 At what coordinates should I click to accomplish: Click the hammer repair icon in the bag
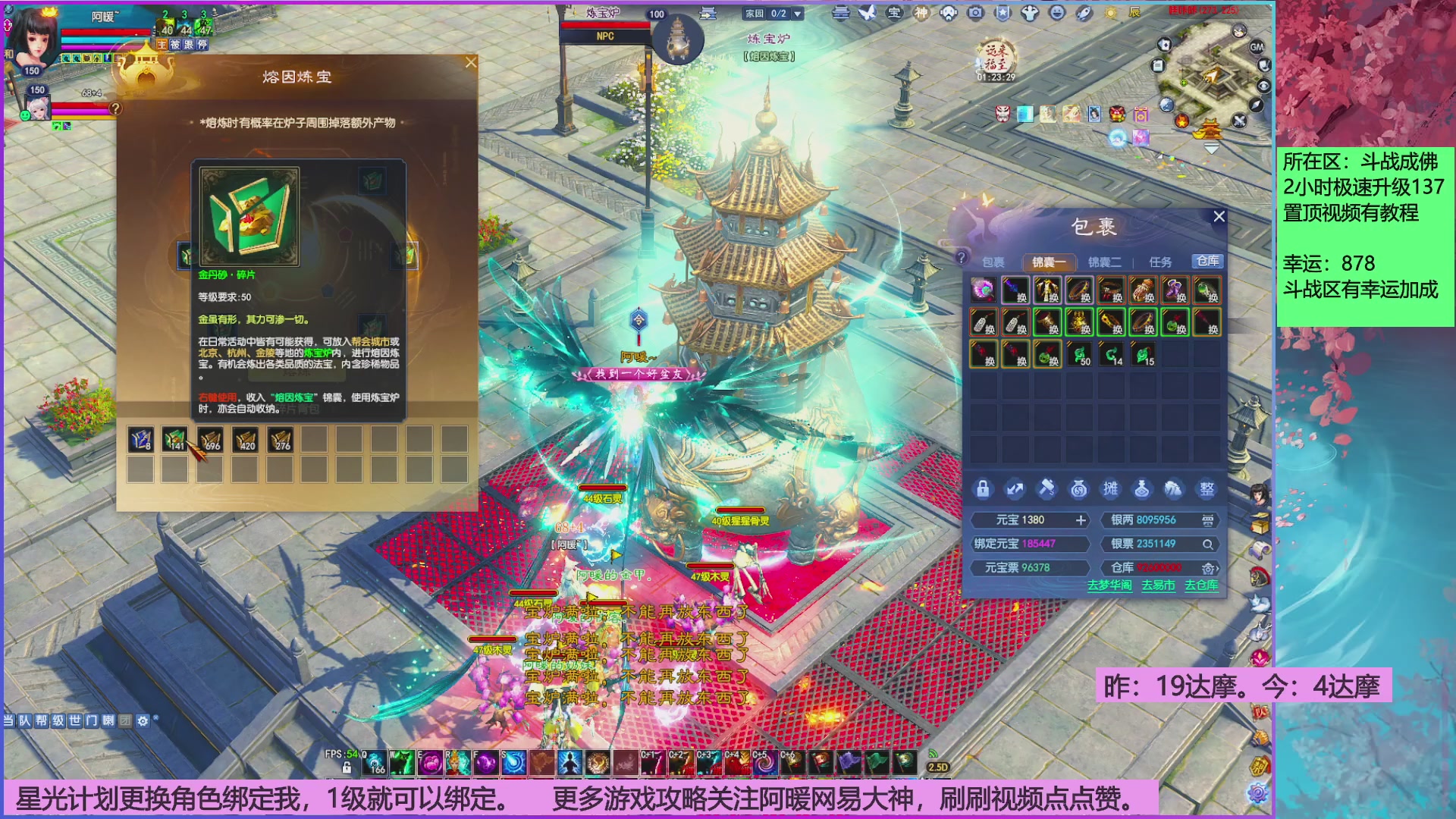point(1046,489)
